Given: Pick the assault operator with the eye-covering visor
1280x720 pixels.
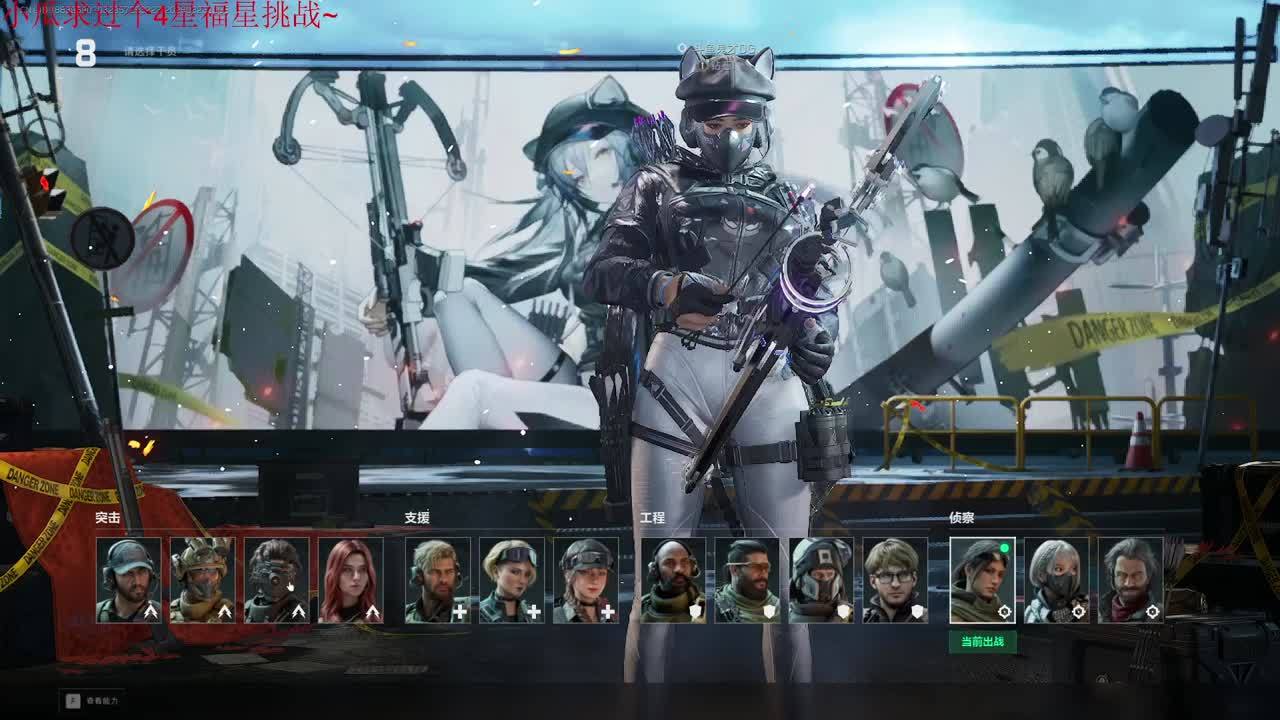Looking at the screenshot, I should (276, 580).
